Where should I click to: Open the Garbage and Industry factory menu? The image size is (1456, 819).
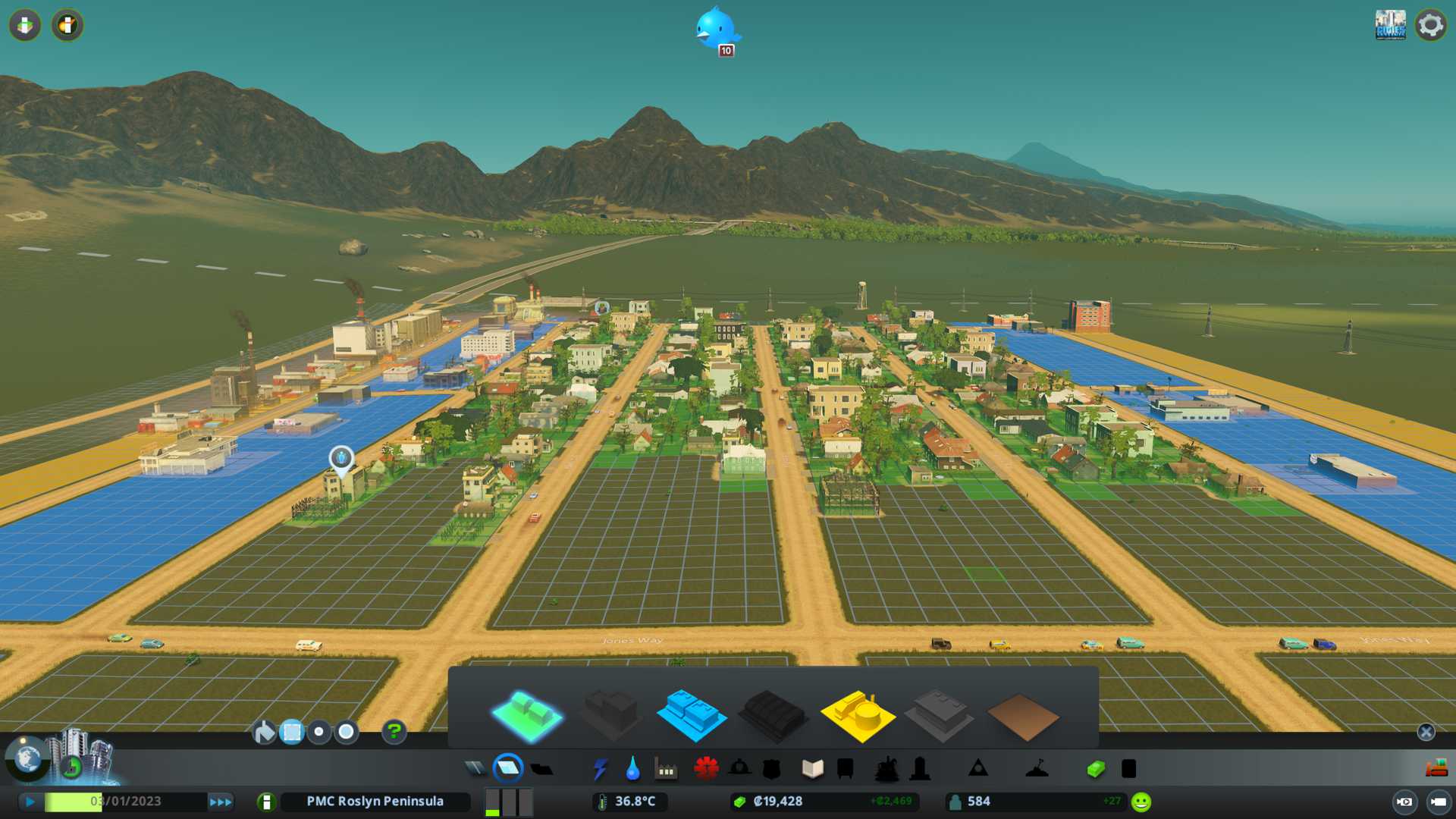tap(665, 769)
